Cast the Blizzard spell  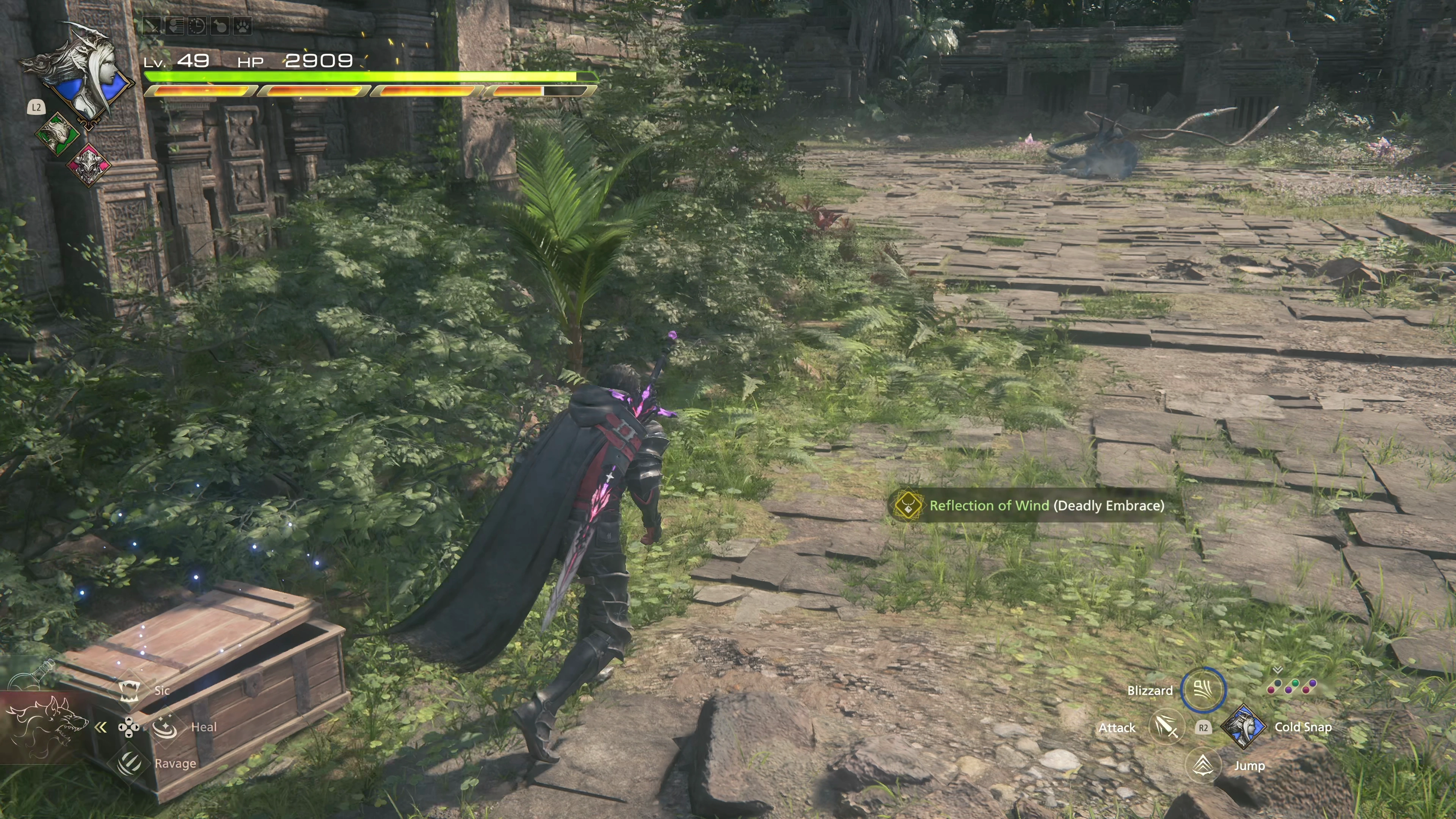click(x=1203, y=690)
